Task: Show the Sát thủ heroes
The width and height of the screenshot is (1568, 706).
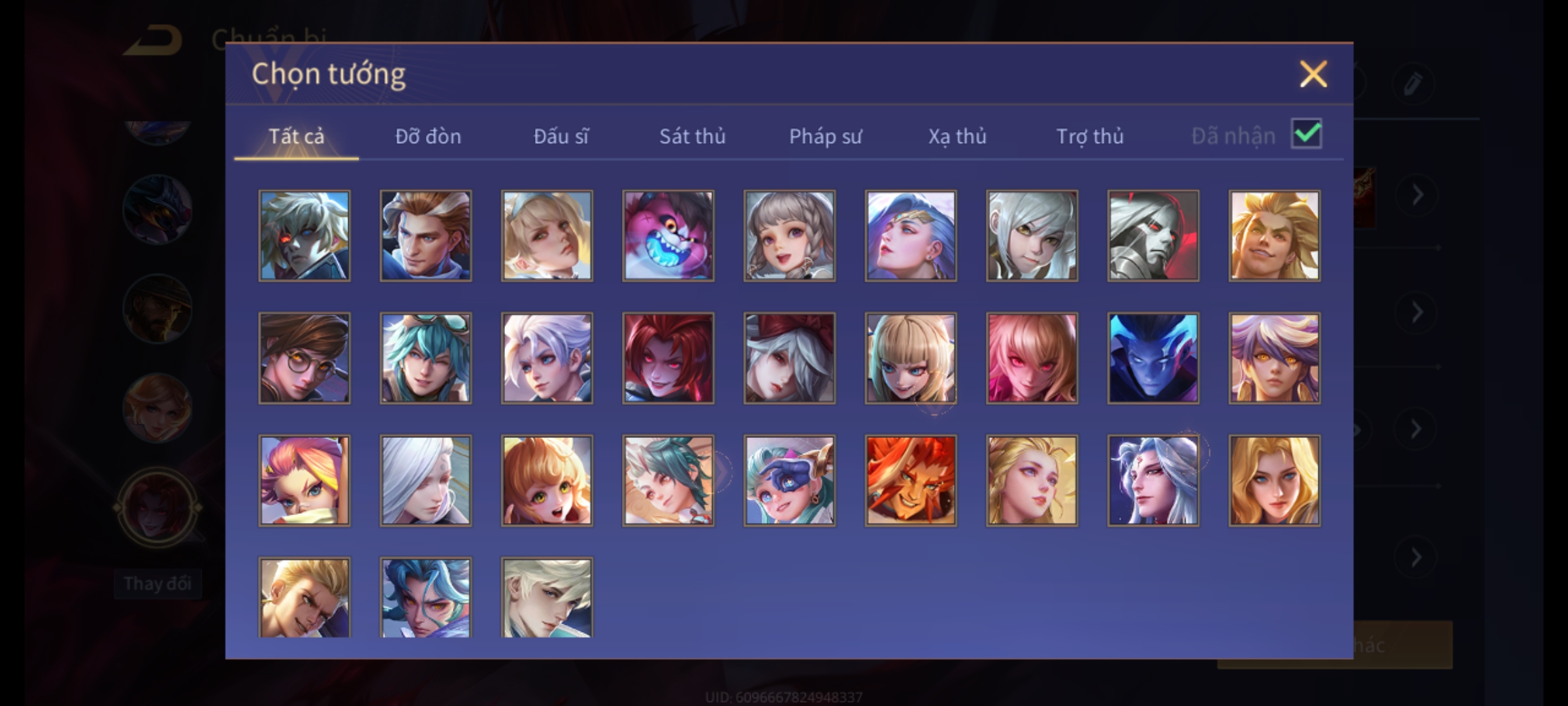Action: [692, 136]
